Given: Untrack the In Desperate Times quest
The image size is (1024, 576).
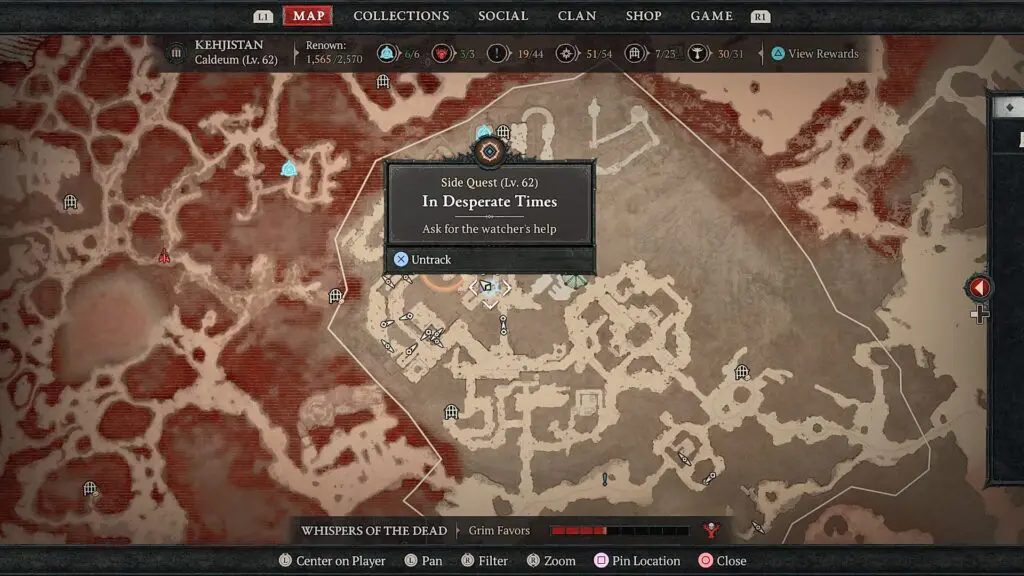Looking at the screenshot, I should click(x=423, y=260).
